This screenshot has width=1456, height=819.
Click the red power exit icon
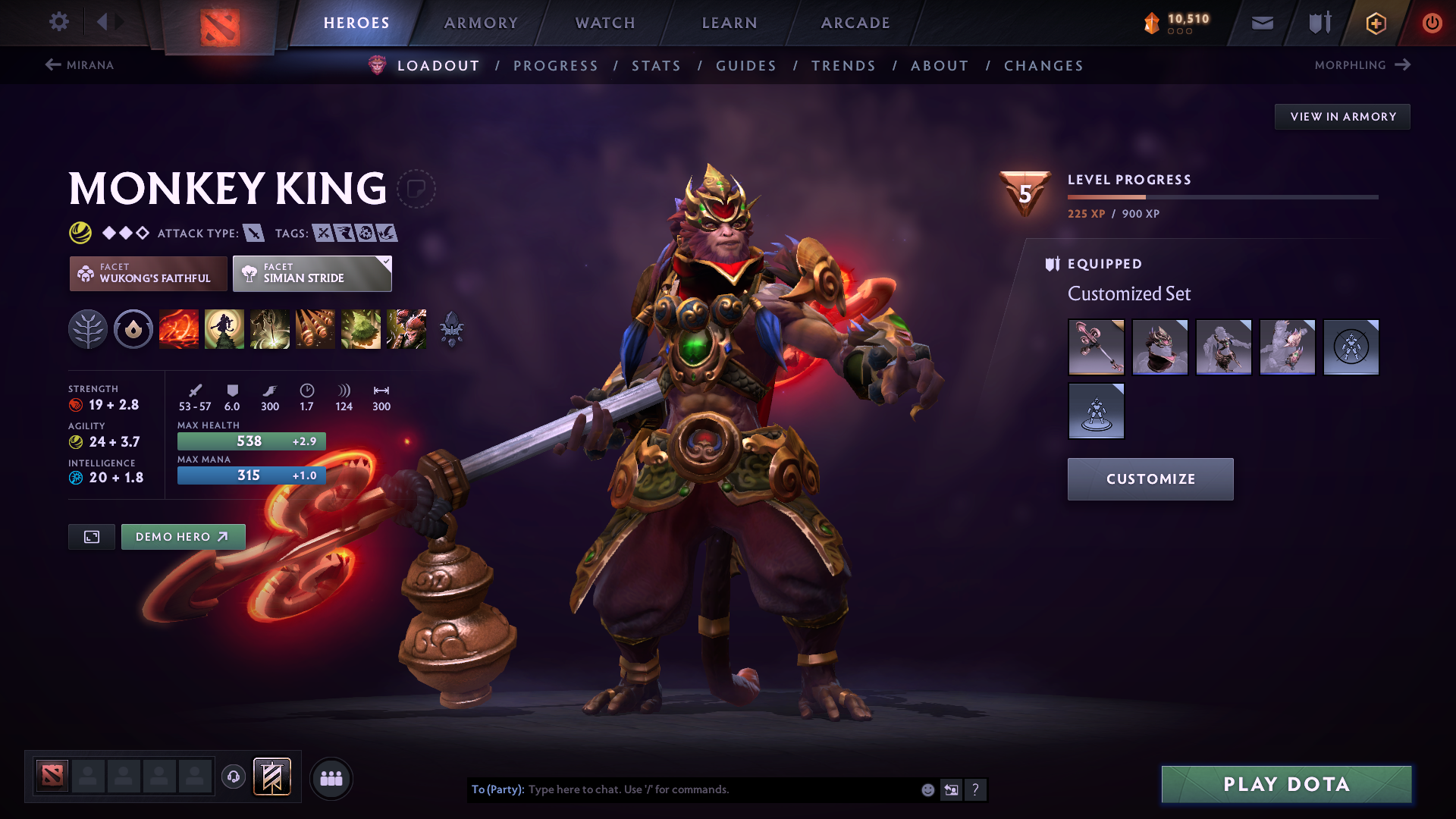point(1432,23)
